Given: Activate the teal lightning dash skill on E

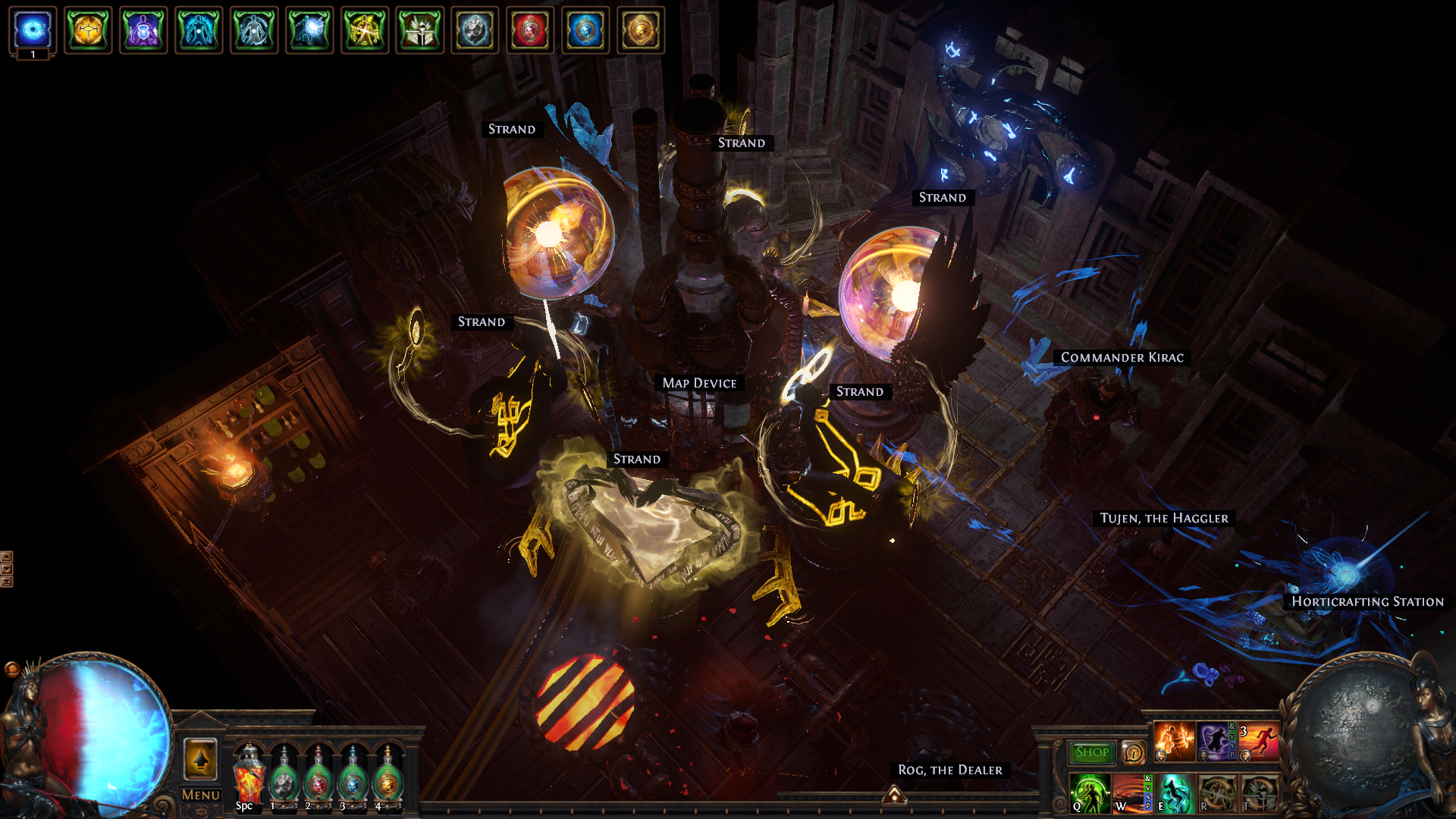Looking at the screenshot, I should tap(1175, 793).
